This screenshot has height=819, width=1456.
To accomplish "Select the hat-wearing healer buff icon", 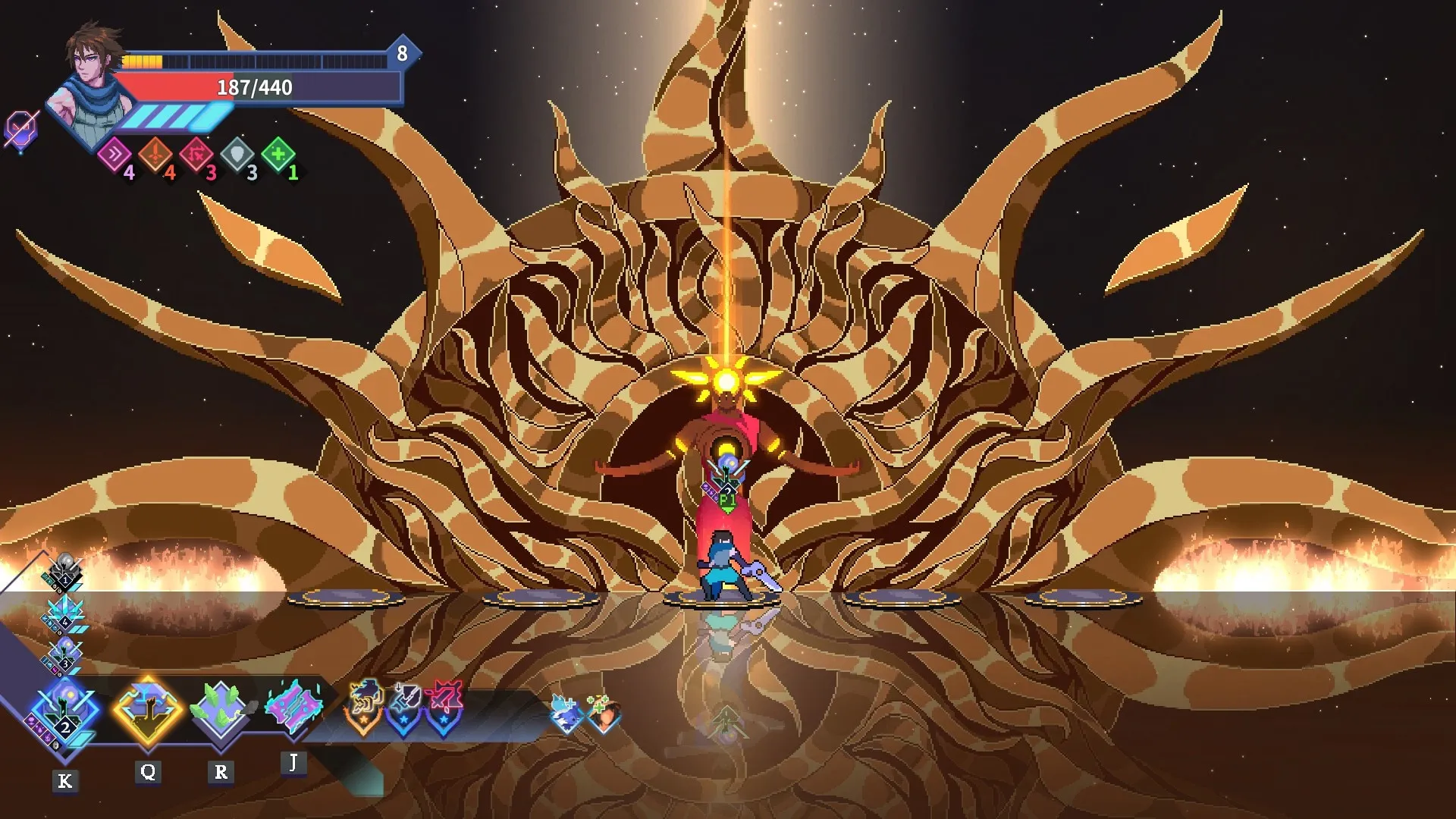I will [x=604, y=714].
